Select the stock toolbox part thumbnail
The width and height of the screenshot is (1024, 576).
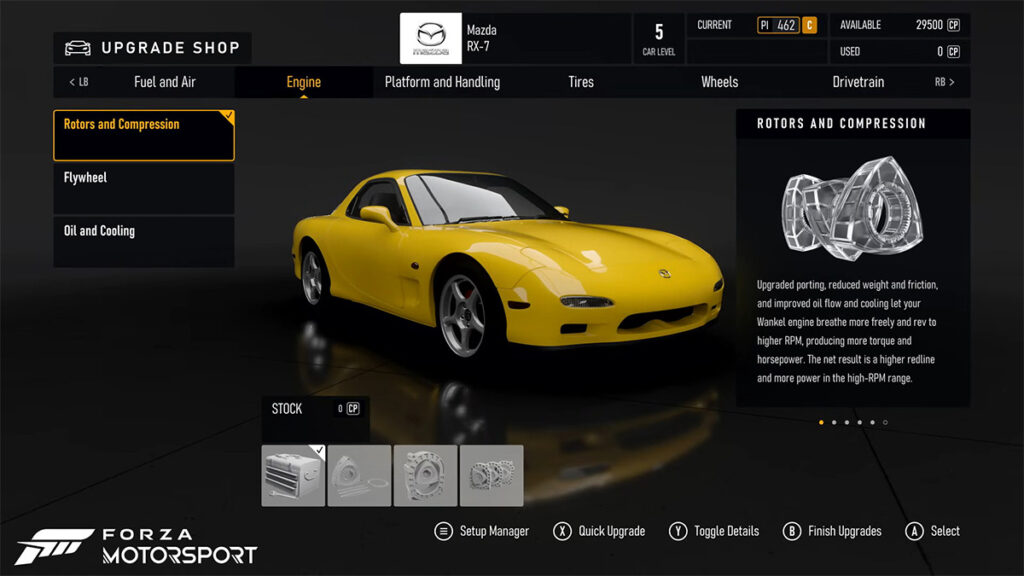point(293,476)
